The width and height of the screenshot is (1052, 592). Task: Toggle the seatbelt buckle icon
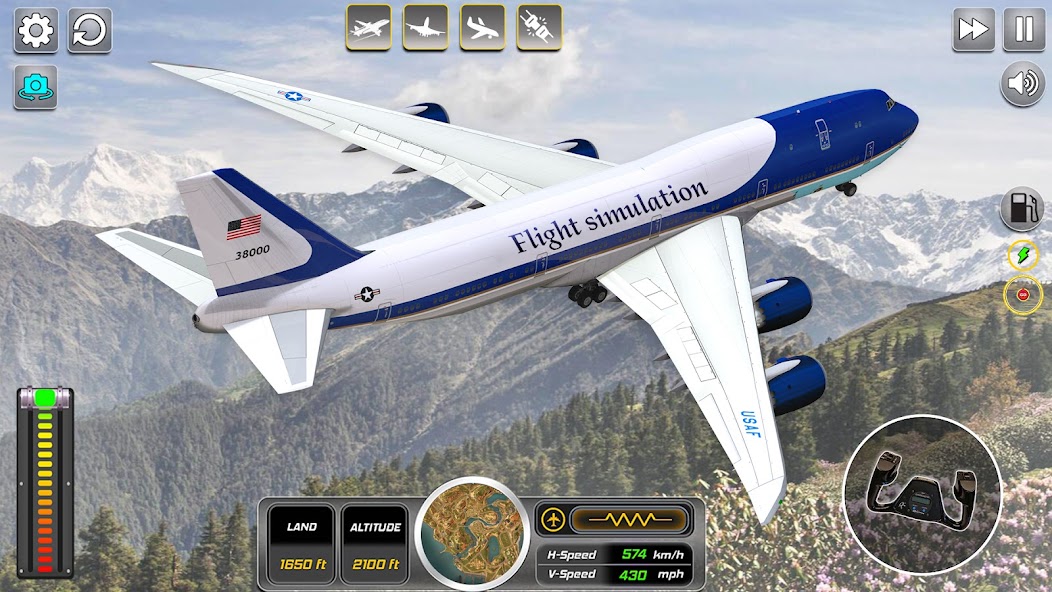[x=539, y=27]
